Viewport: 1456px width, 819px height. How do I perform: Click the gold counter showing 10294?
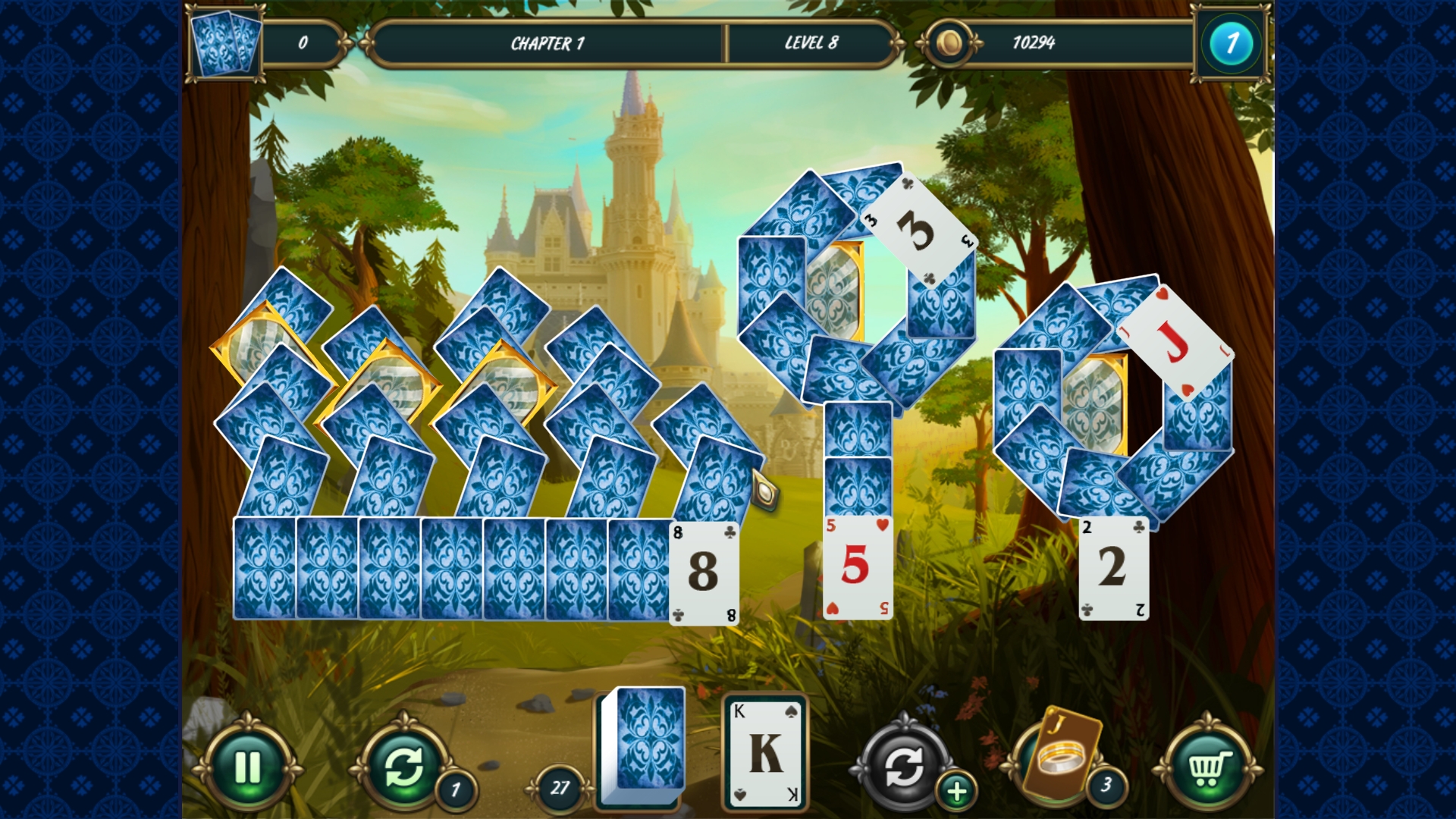(1035, 43)
